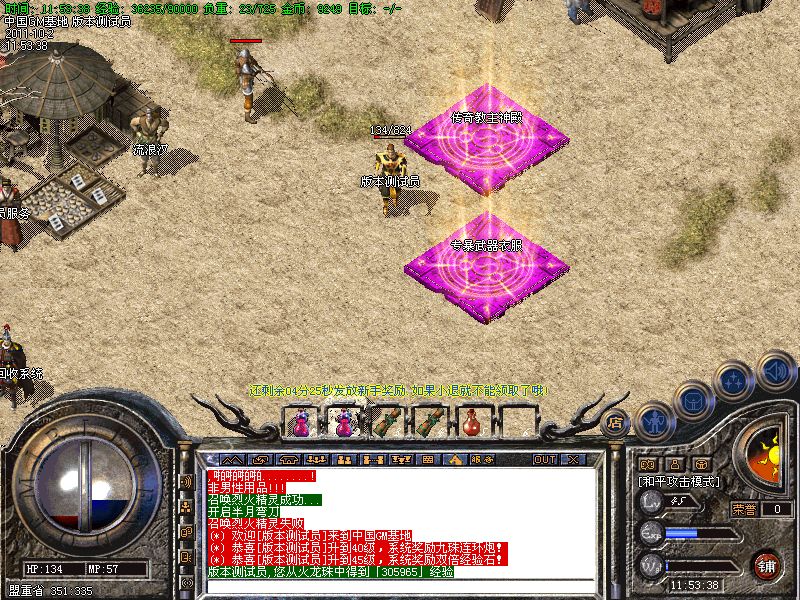Use the second purple potion belt slot
This screenshot has width=800, height=600.
[343, 423]
